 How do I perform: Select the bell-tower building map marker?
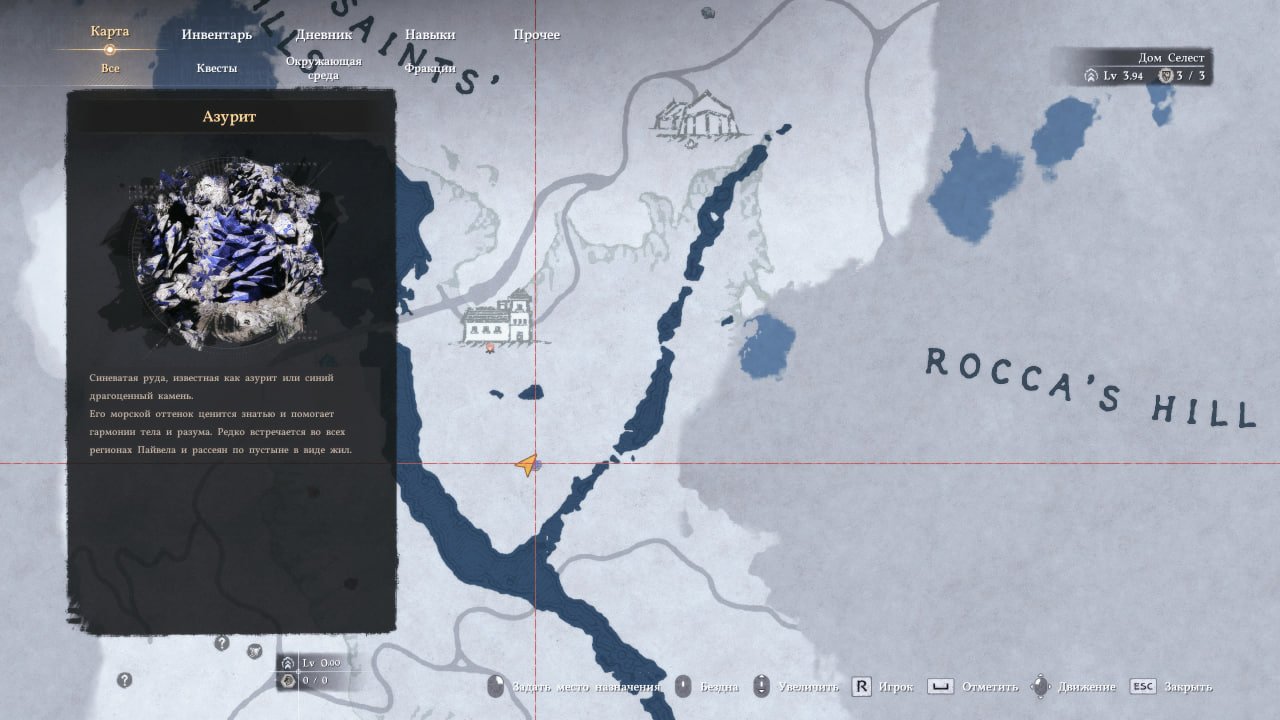498,318
